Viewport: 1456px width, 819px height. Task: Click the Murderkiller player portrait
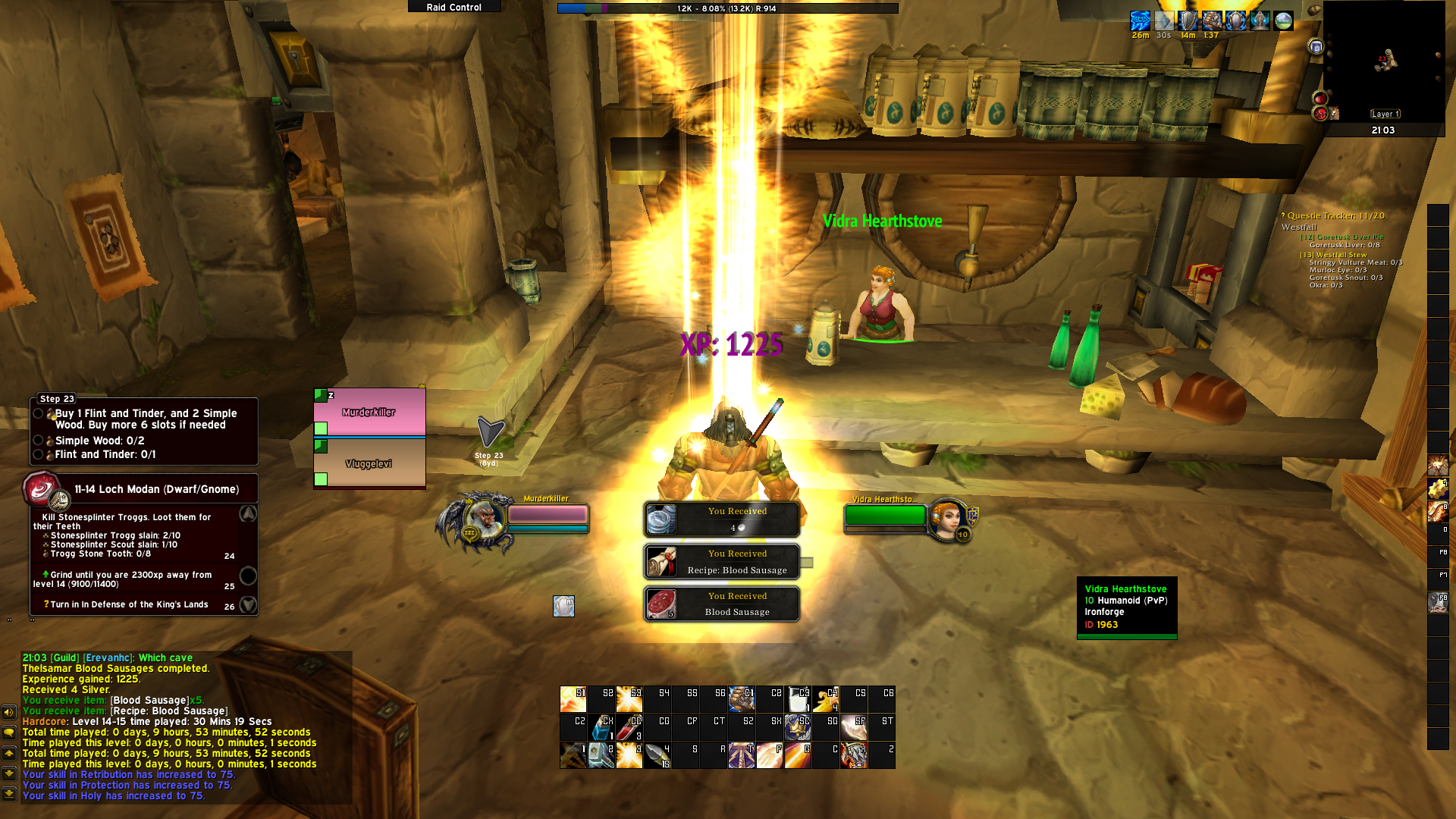coord(483,519)
